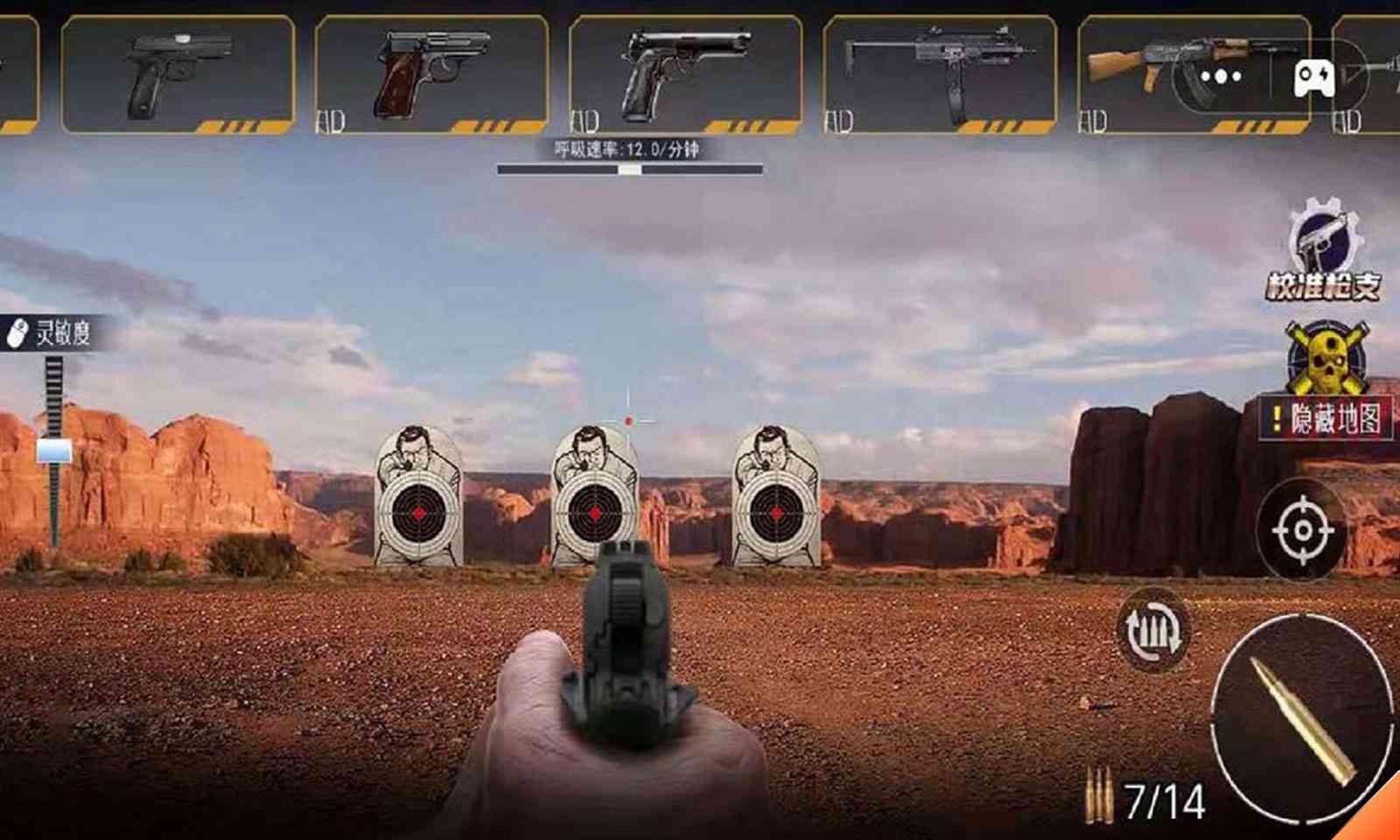Equip the submachine gun slot
The width and height of the screenshot is (1400, 840).
click(939, 74)
